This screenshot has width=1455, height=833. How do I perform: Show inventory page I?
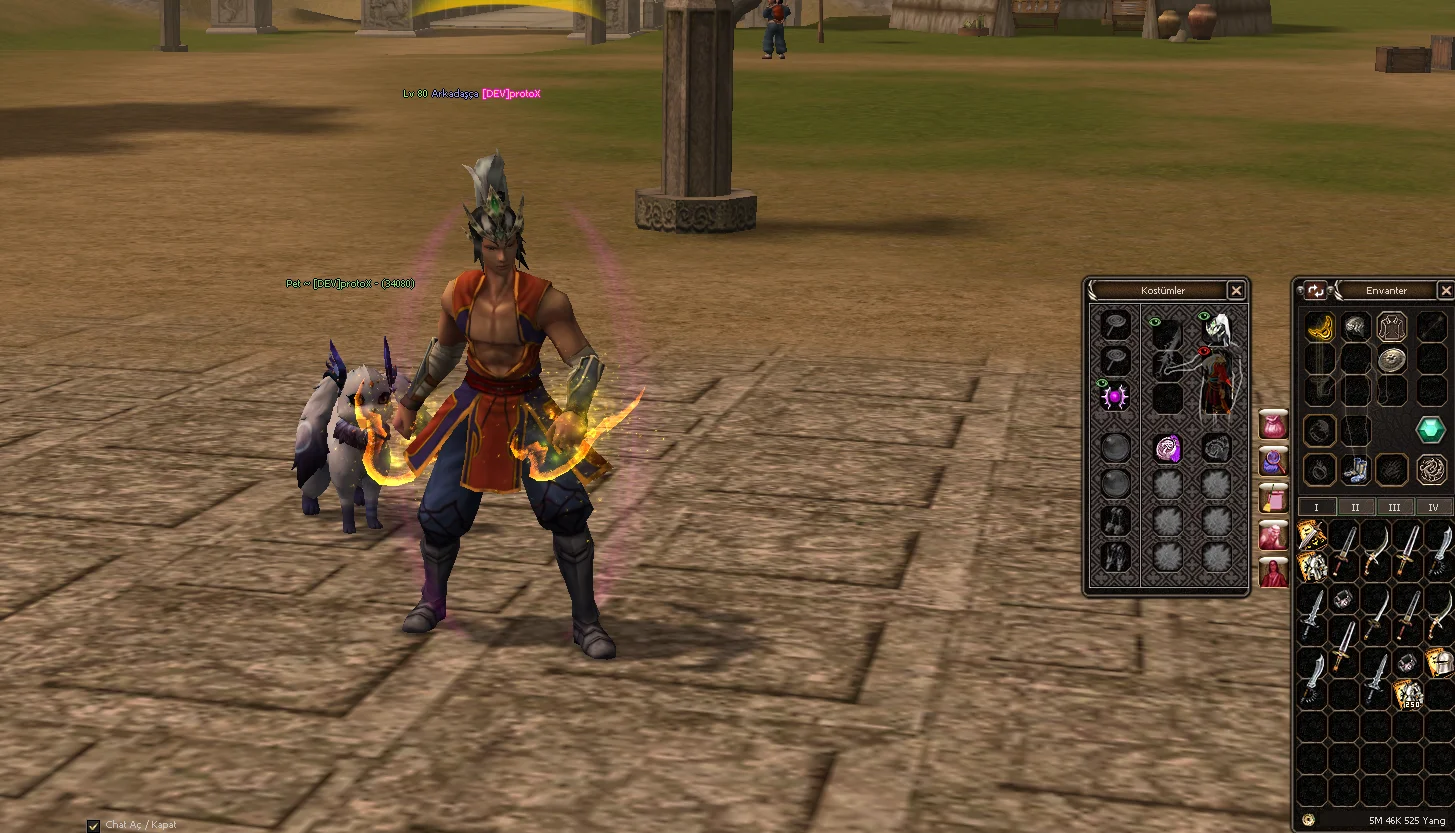(1316, 507)
